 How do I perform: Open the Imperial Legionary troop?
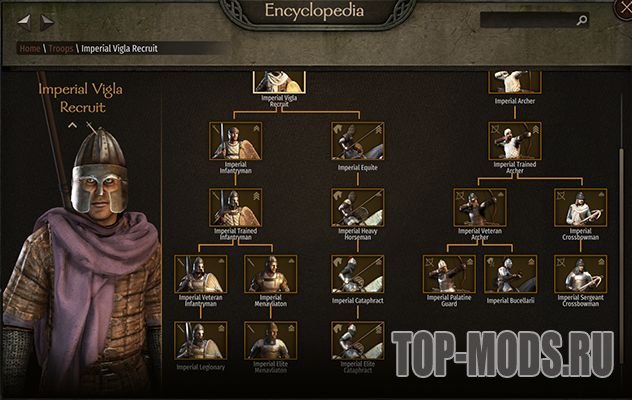point(199,340)
